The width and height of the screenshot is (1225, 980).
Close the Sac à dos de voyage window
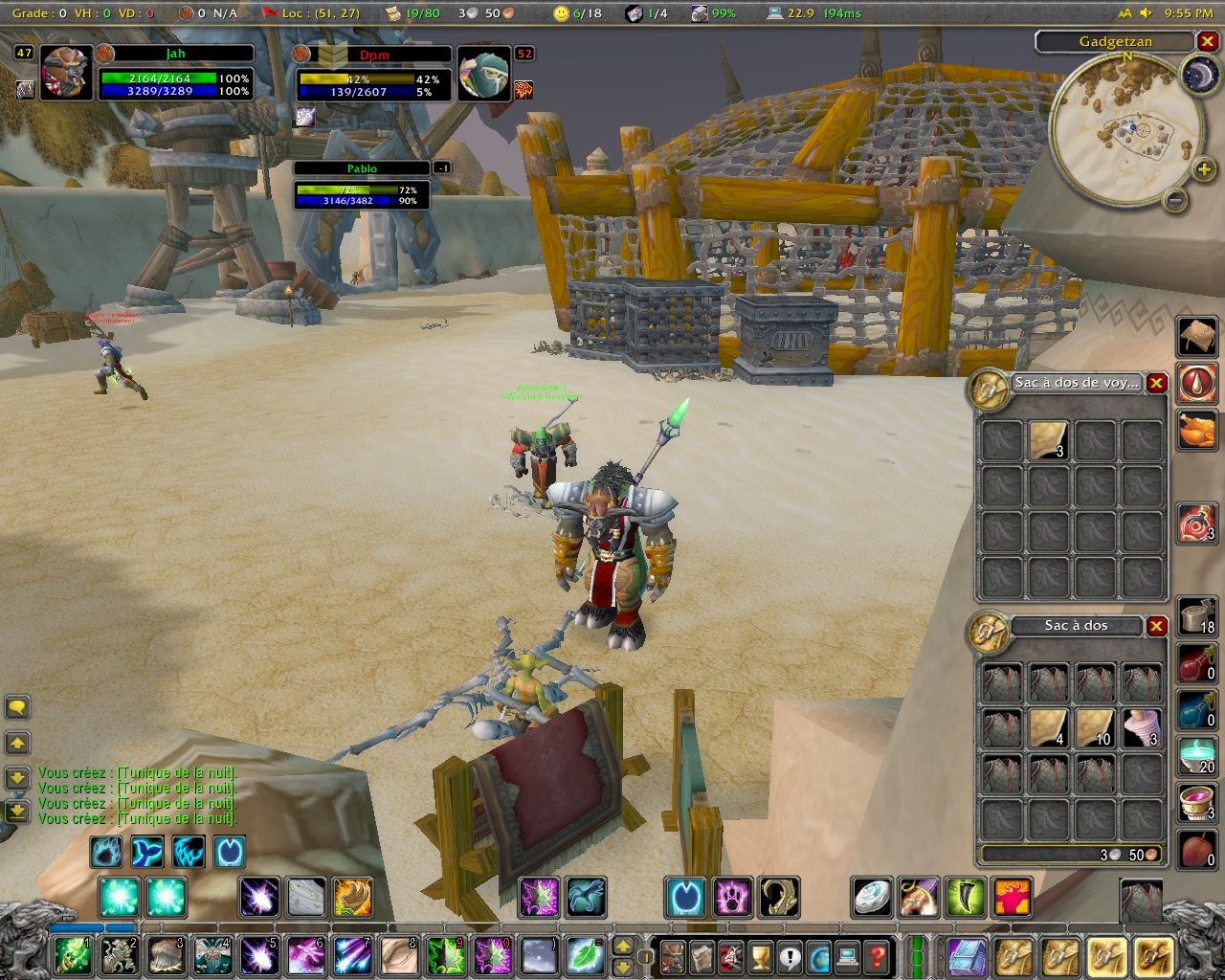coord(1157,383)
